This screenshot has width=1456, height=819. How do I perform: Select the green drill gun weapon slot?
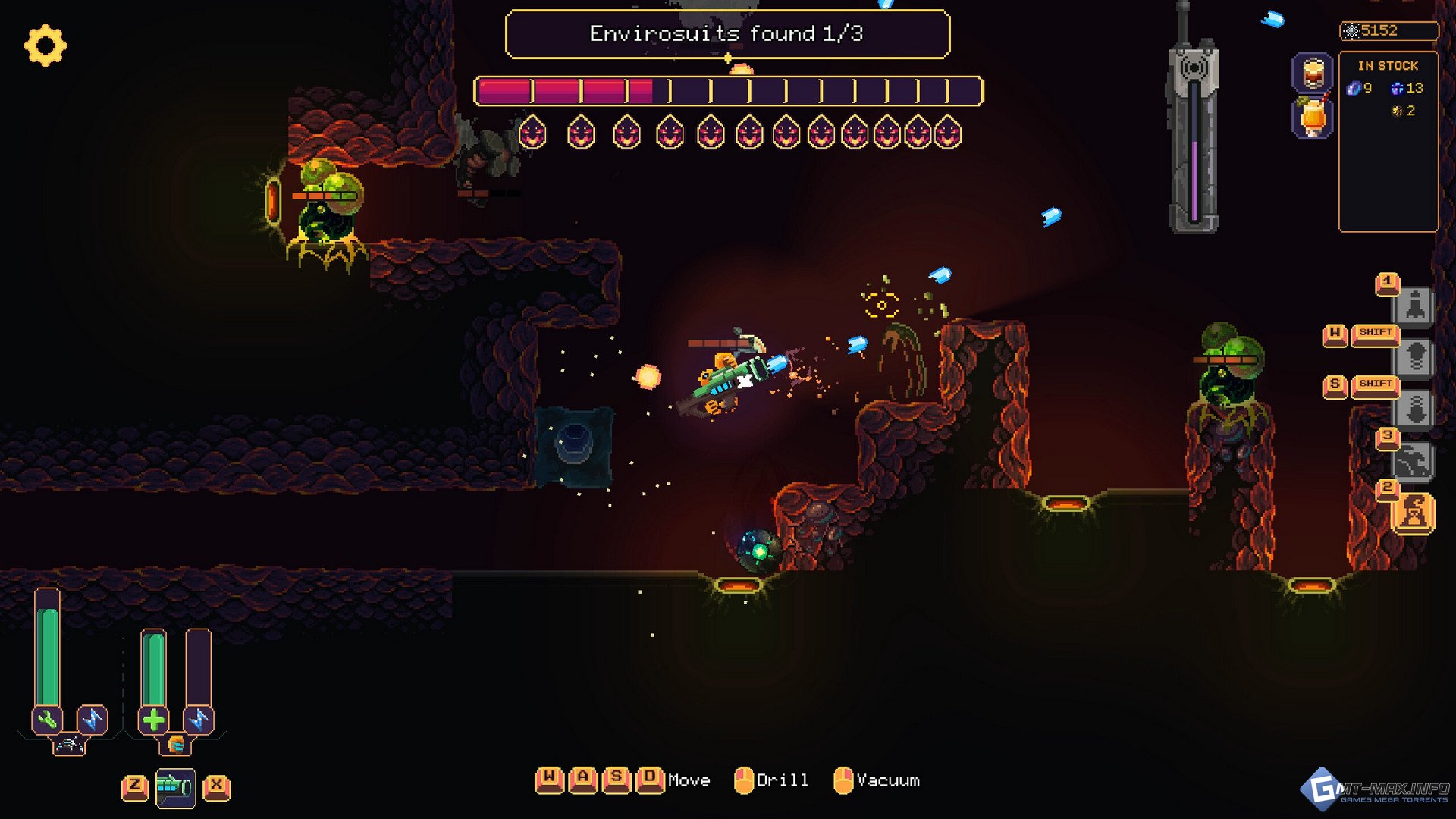point(175,788)
